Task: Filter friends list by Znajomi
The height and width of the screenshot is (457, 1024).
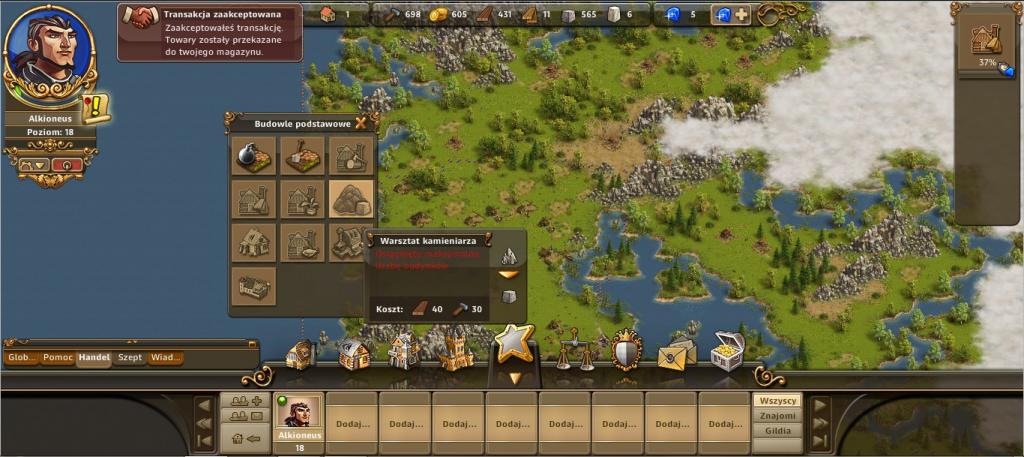Action: click(778, 416)
